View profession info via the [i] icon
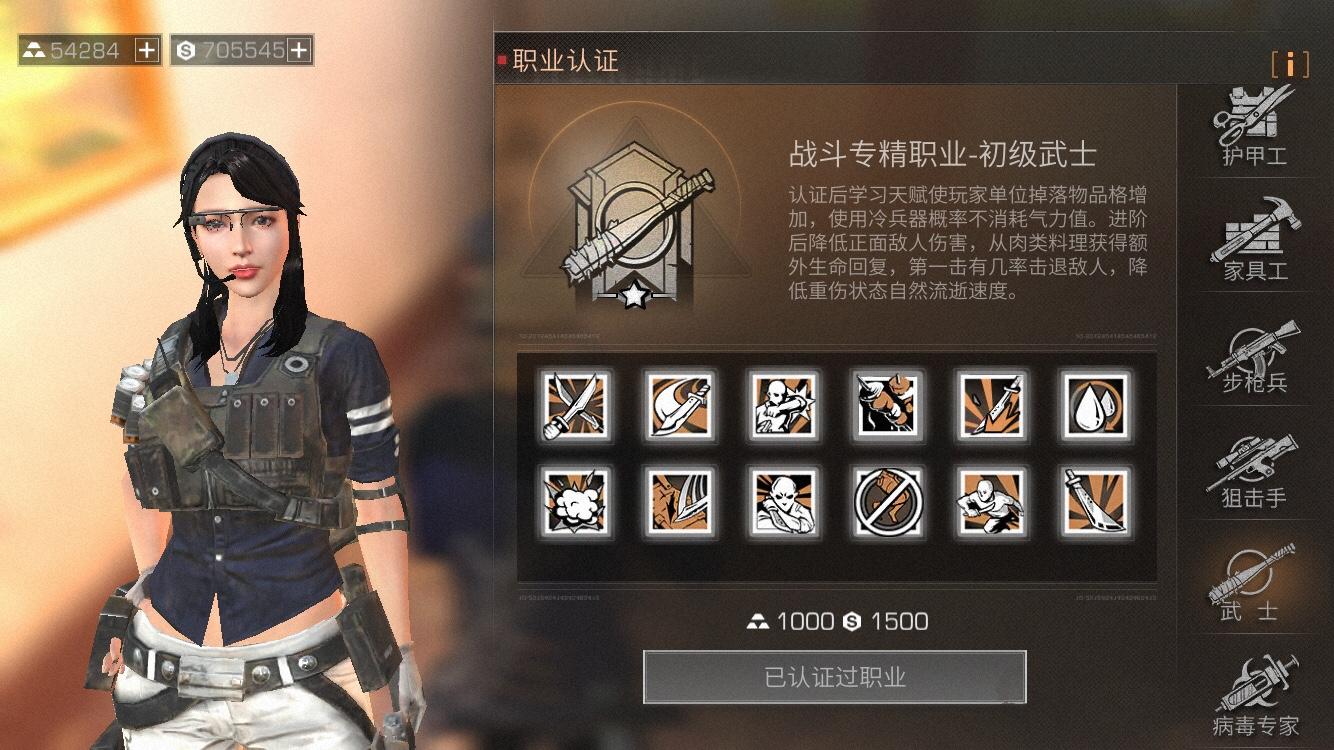Image resolution: width=1334 pixels, height=750 pixels. pos(1291,64)
